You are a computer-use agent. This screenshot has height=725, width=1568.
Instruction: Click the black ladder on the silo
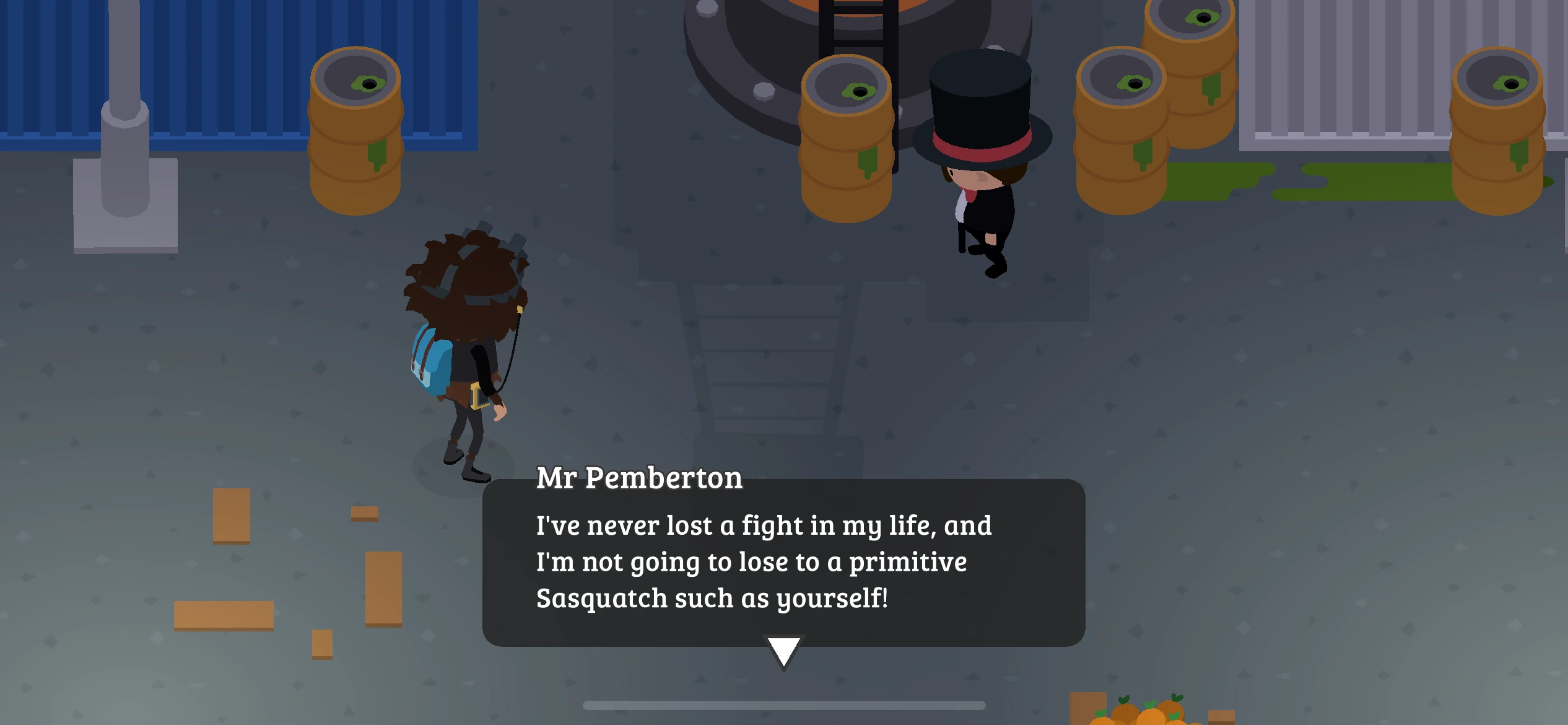(855, 25)
